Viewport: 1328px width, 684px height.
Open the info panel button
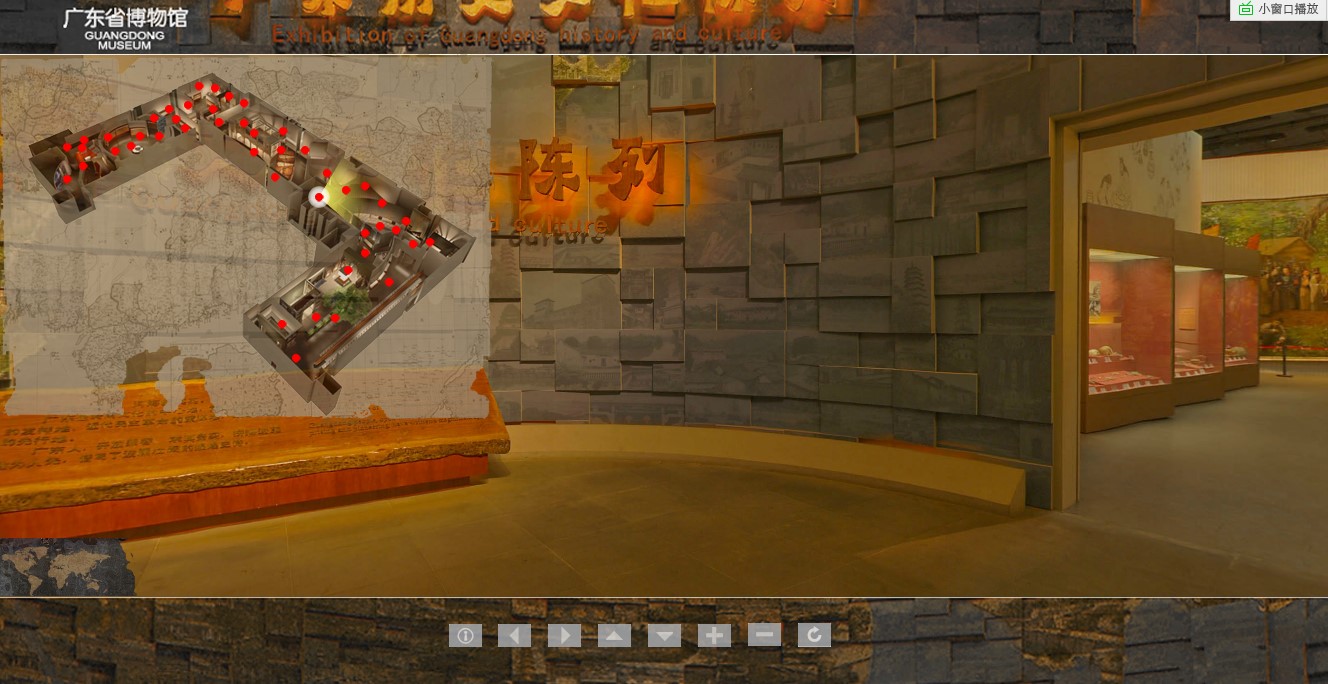[465, 635]
